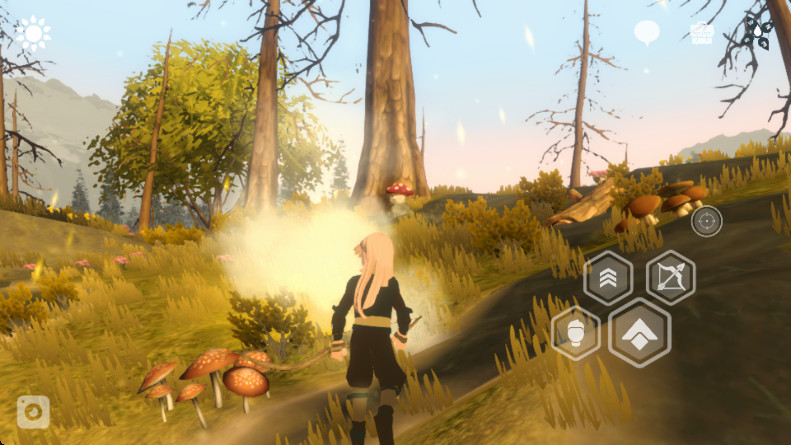Open the chat speech bubble
Screen dimensions: 791x445
pos(647,32)
